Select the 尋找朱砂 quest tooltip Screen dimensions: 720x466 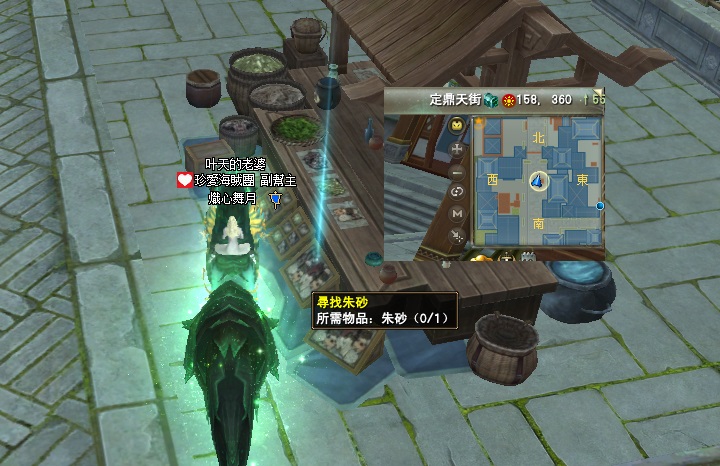384,309
